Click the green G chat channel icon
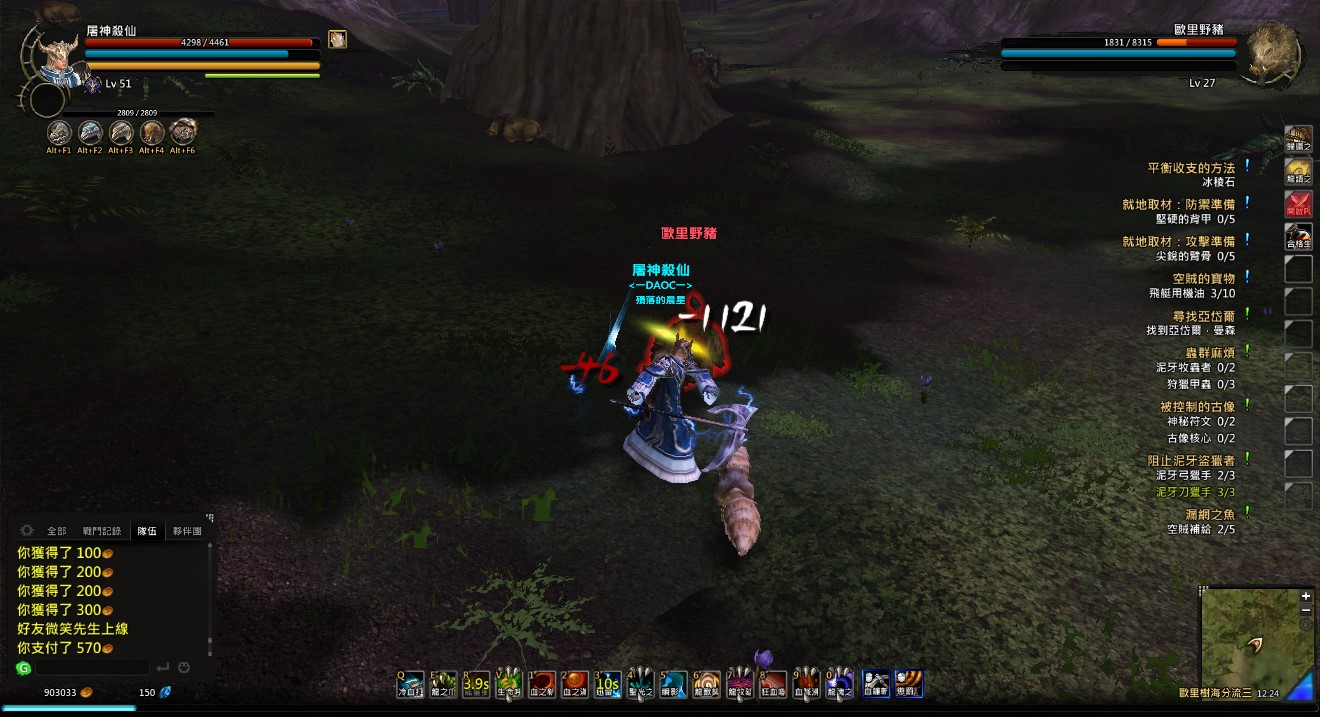Image resolution: width=1320 pixels, height=717 pixels. click(23, 668)
